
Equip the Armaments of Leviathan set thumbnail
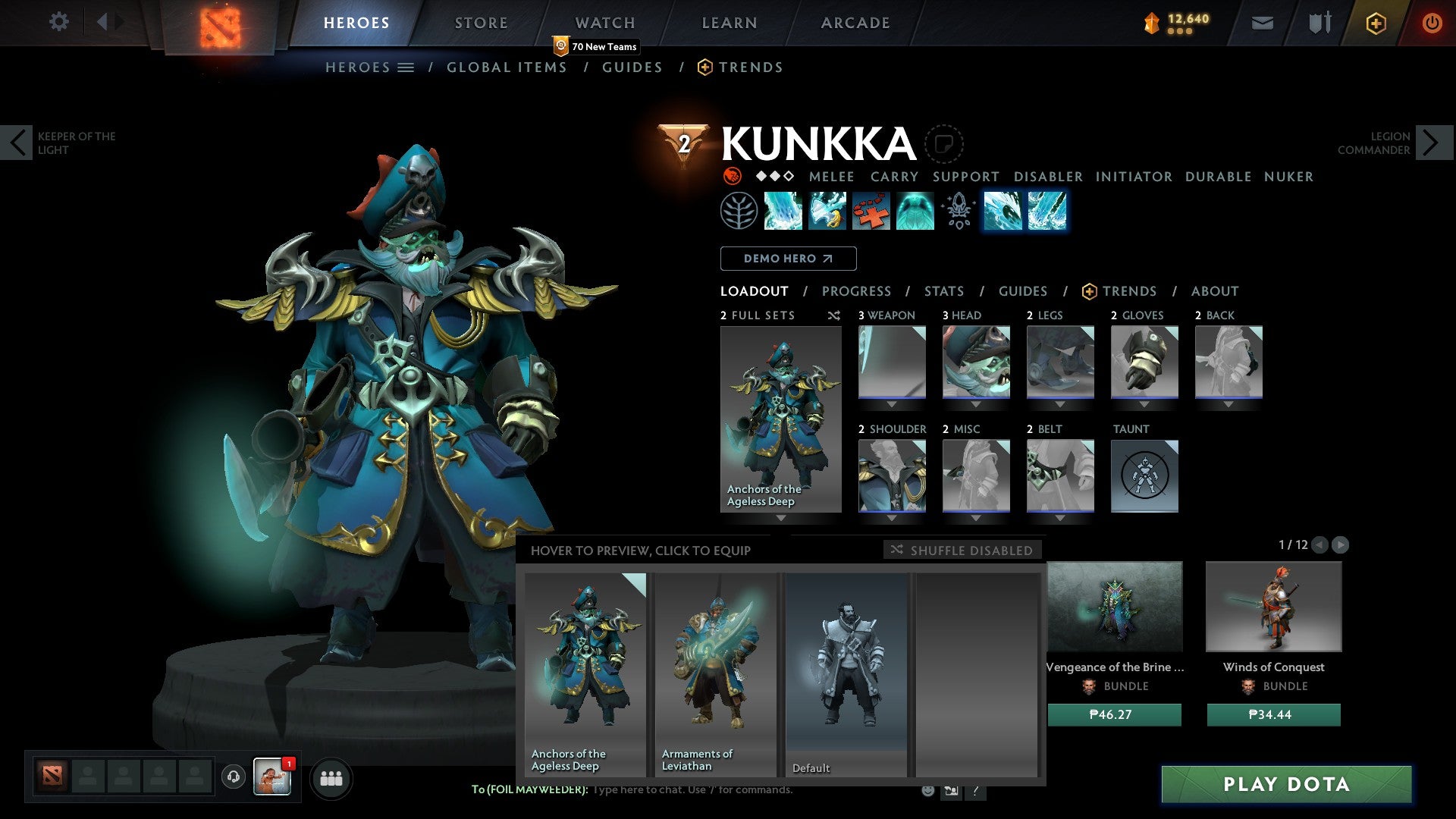pos(714,667)
